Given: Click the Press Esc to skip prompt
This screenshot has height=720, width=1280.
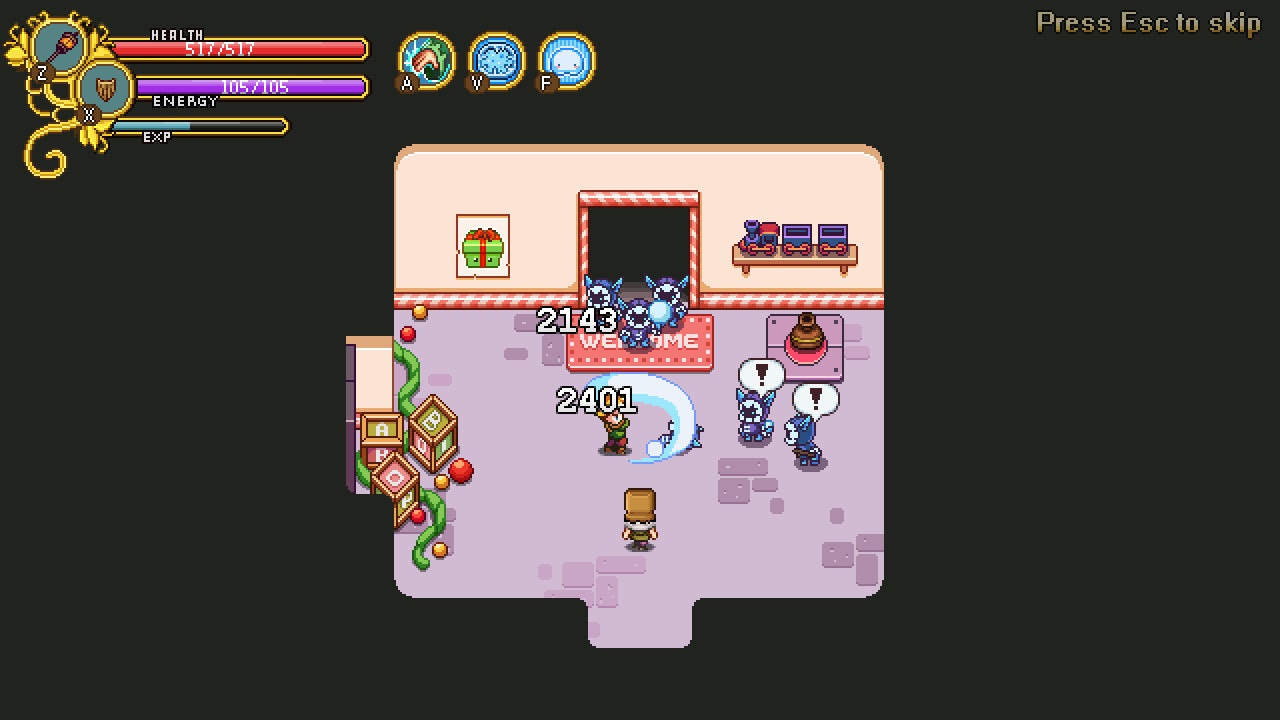Looking at the screenshot, I should 1147,22.
